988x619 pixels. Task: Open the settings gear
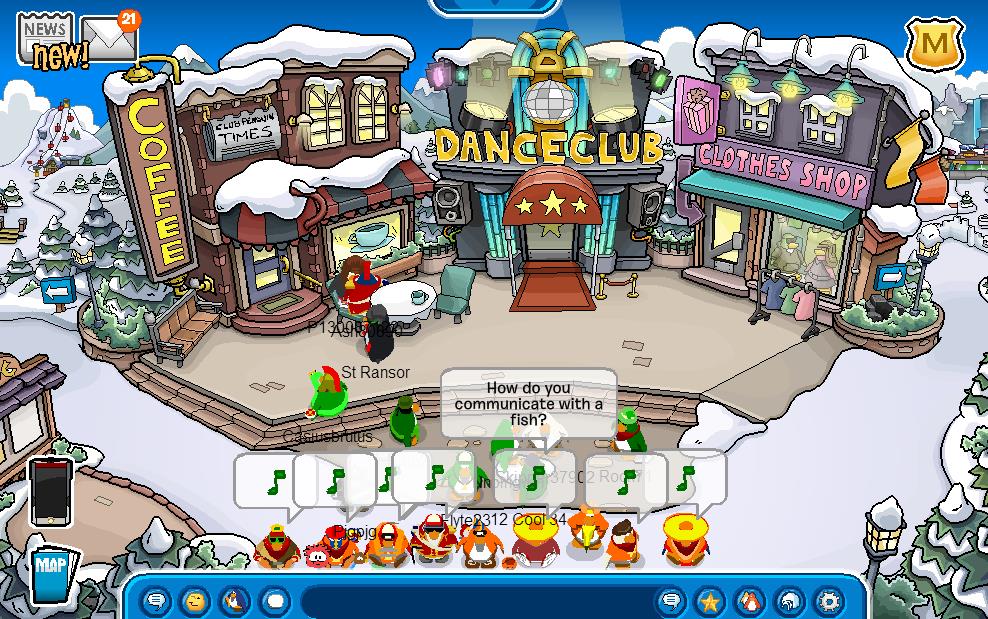click(829, 601)
